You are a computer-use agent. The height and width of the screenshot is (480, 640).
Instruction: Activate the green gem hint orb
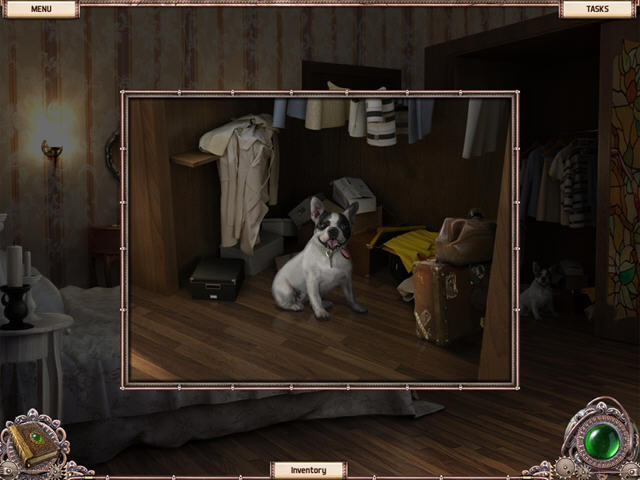point(602,442)
